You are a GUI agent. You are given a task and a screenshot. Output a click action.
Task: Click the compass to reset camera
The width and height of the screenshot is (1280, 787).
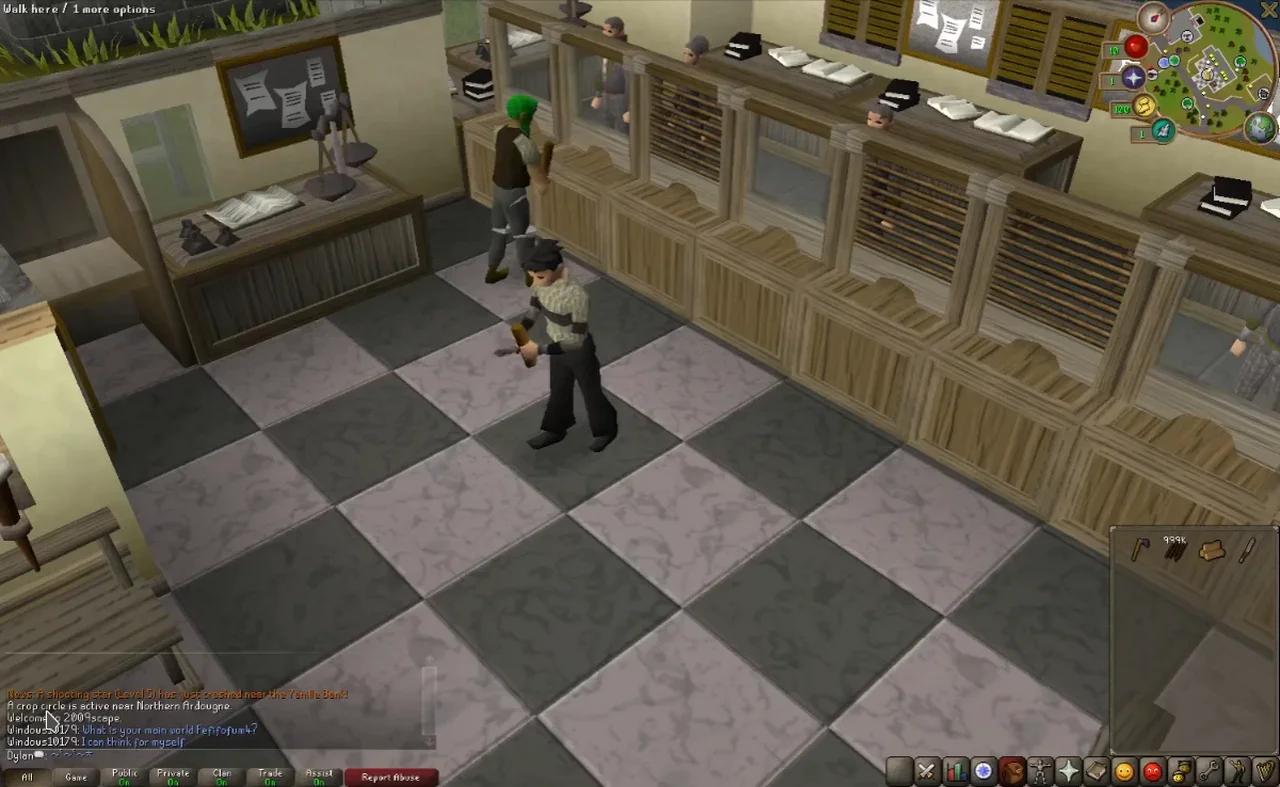coord(1154,18)
